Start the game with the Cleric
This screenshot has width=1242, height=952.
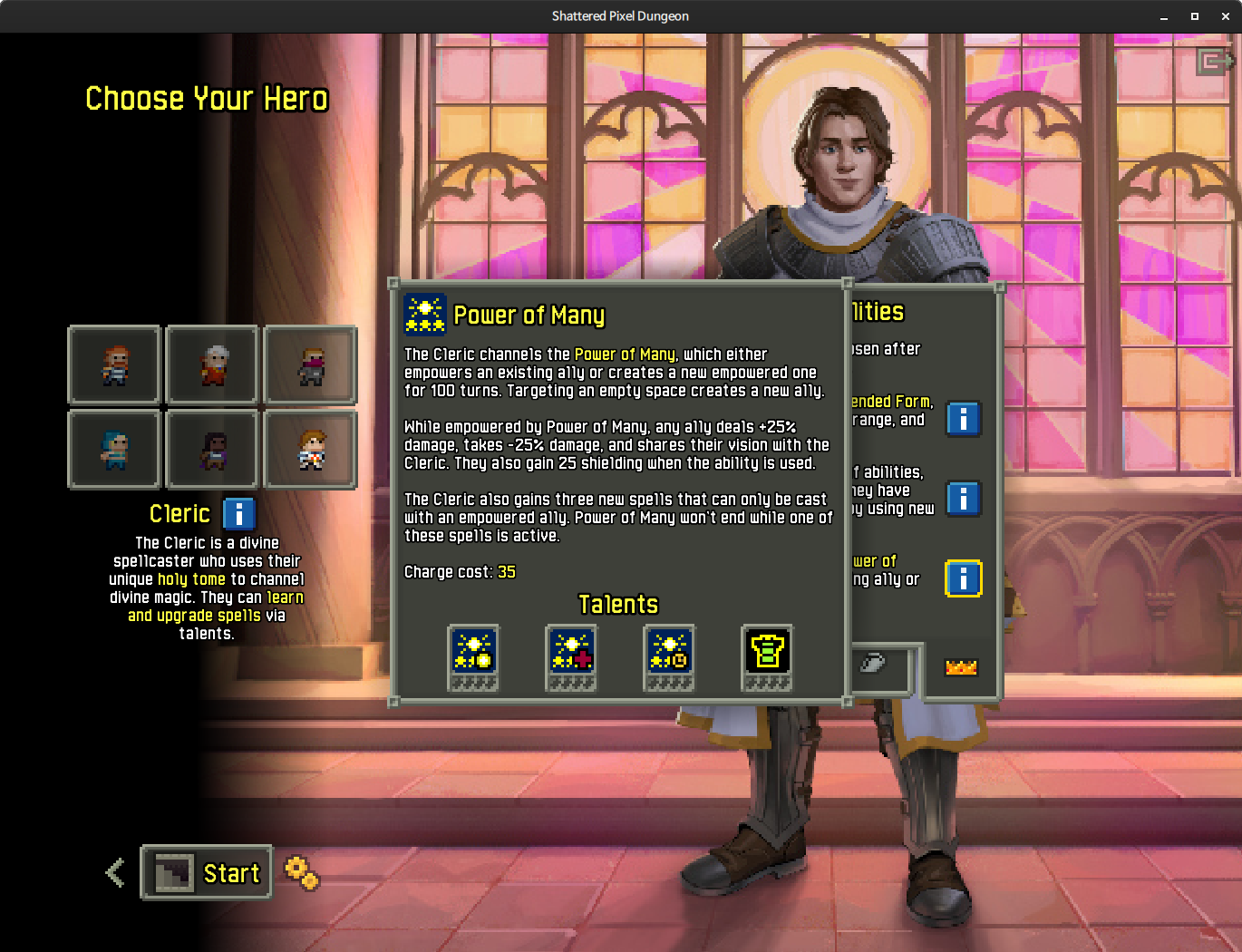coord(207,873)
